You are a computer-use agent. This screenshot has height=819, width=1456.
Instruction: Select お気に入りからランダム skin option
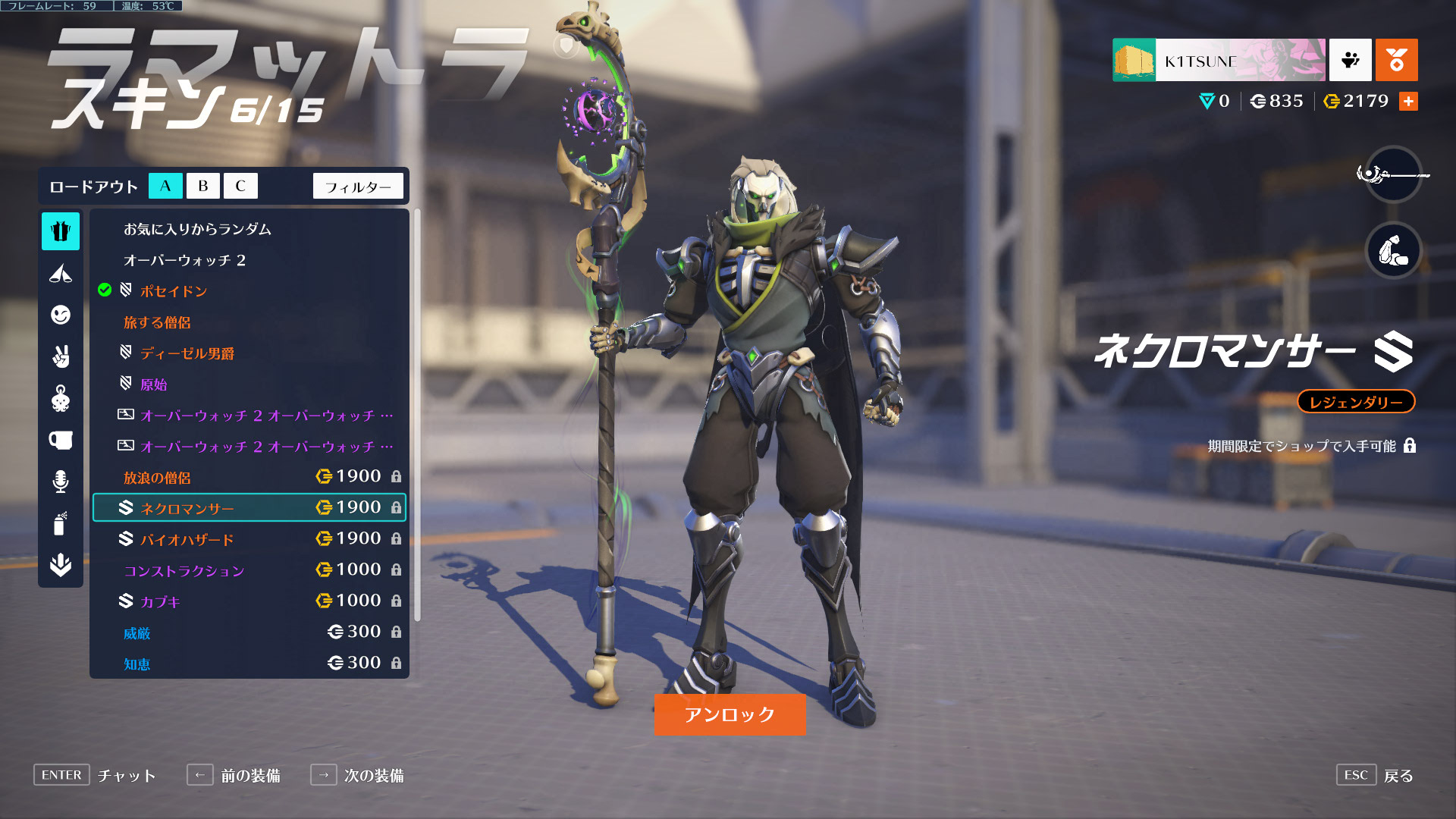coord(197,229)
